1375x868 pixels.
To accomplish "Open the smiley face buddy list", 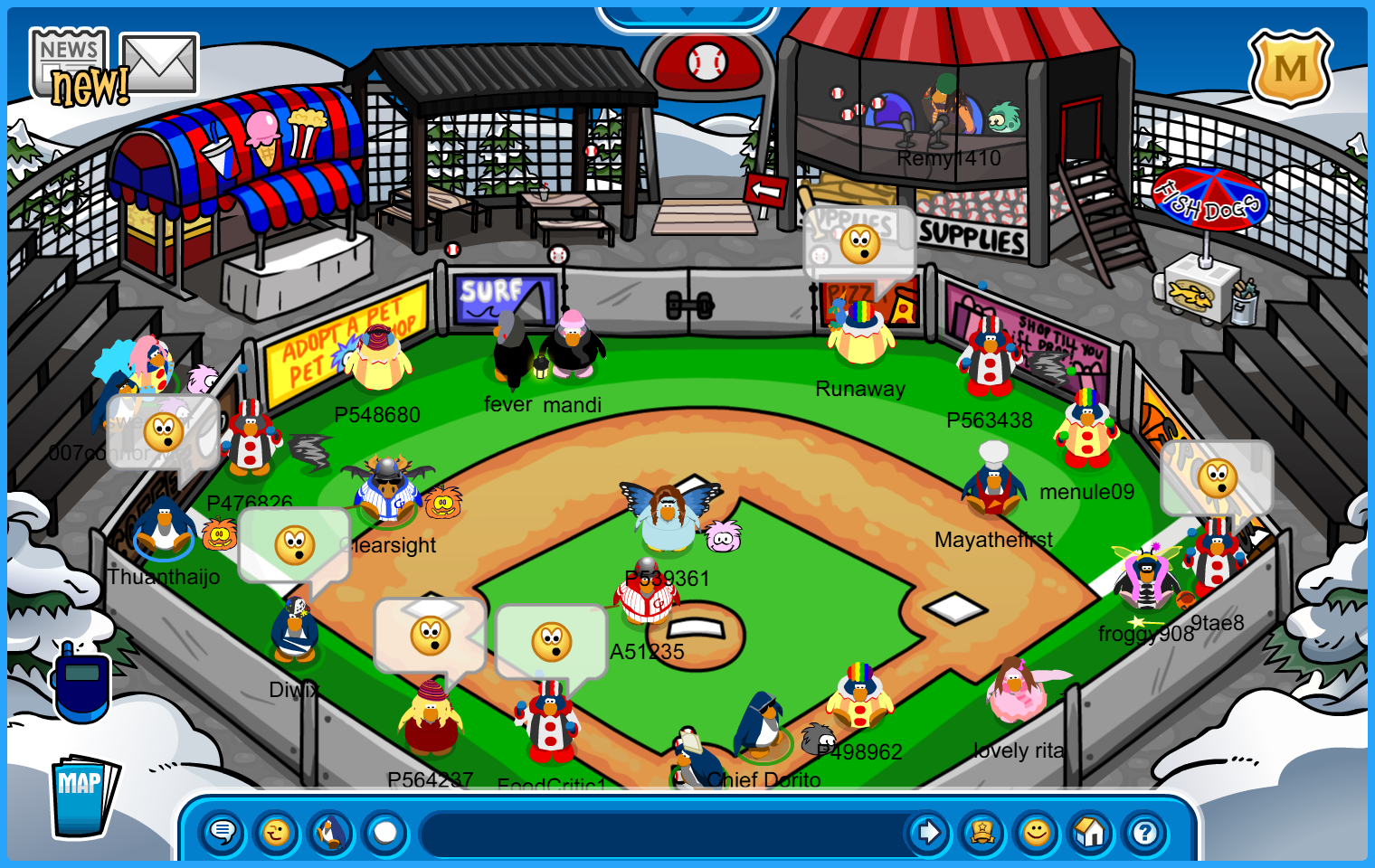I will click(x=1037, y=832).
